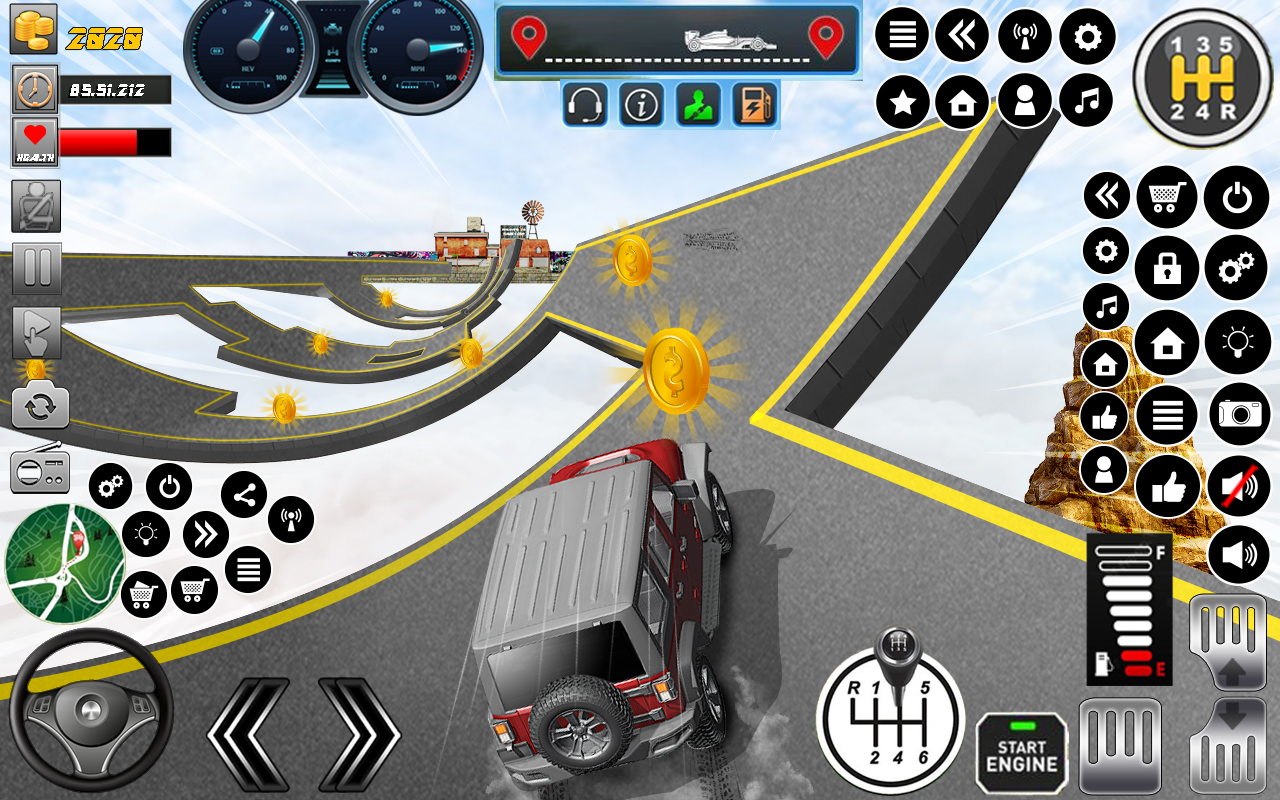Open the info icon below the track map
Image resolution: width=1280 pixels, height=800 pixels.
point(641,103)
